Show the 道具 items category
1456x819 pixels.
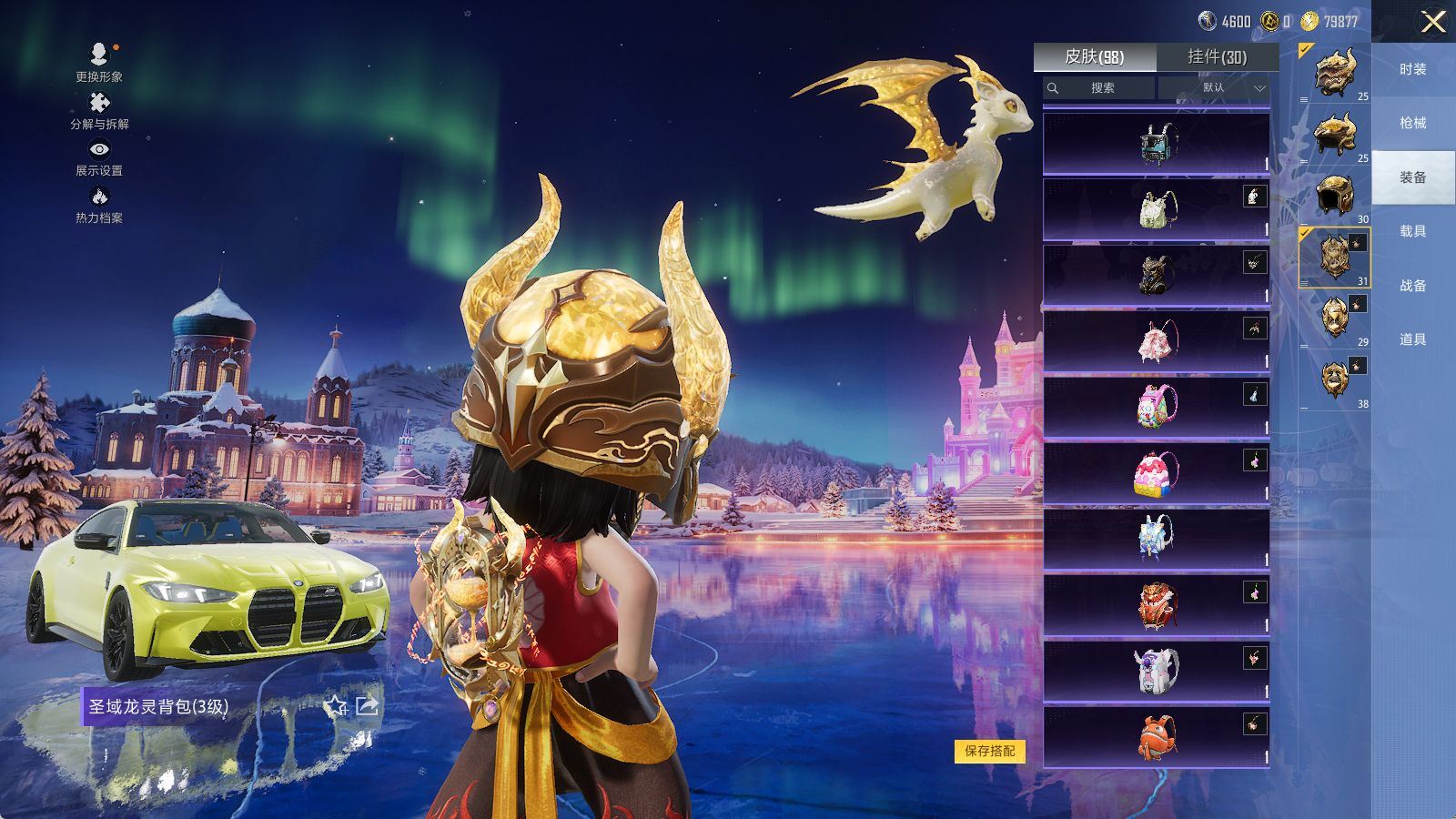tap(1412, 339)
